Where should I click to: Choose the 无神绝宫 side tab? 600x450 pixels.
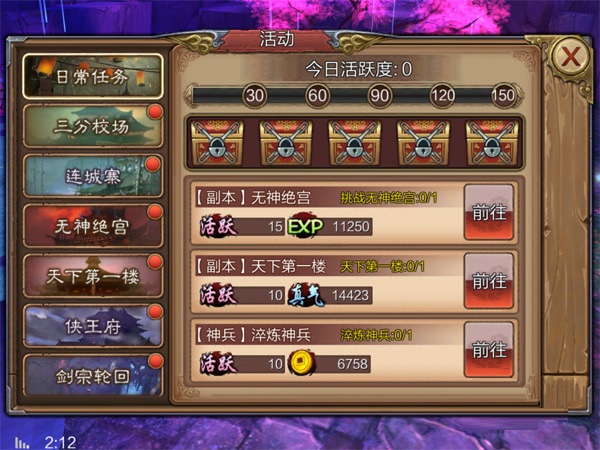[91, 227]
